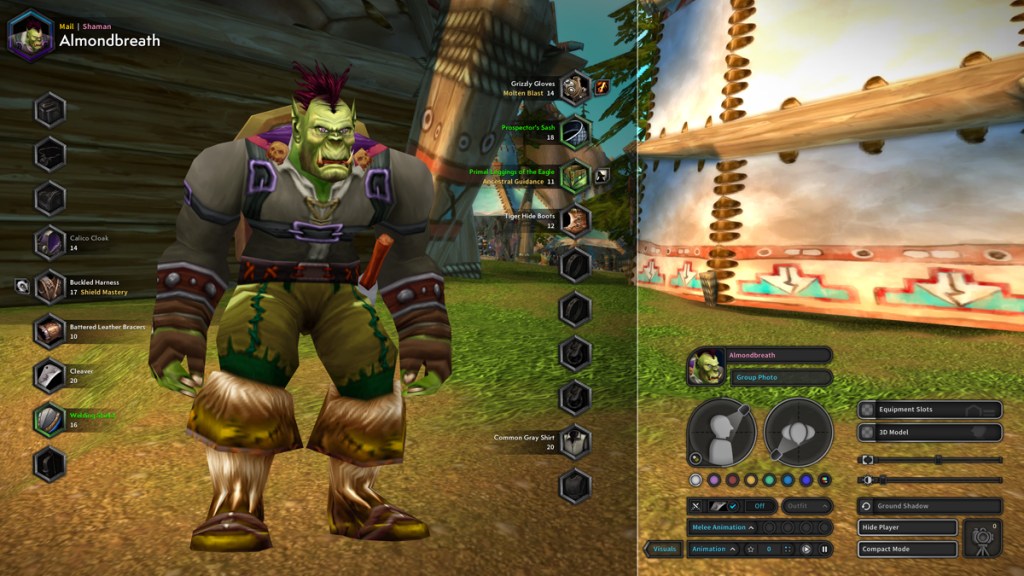
Task: Click the Hide Player button
Action: pos(907,527)
